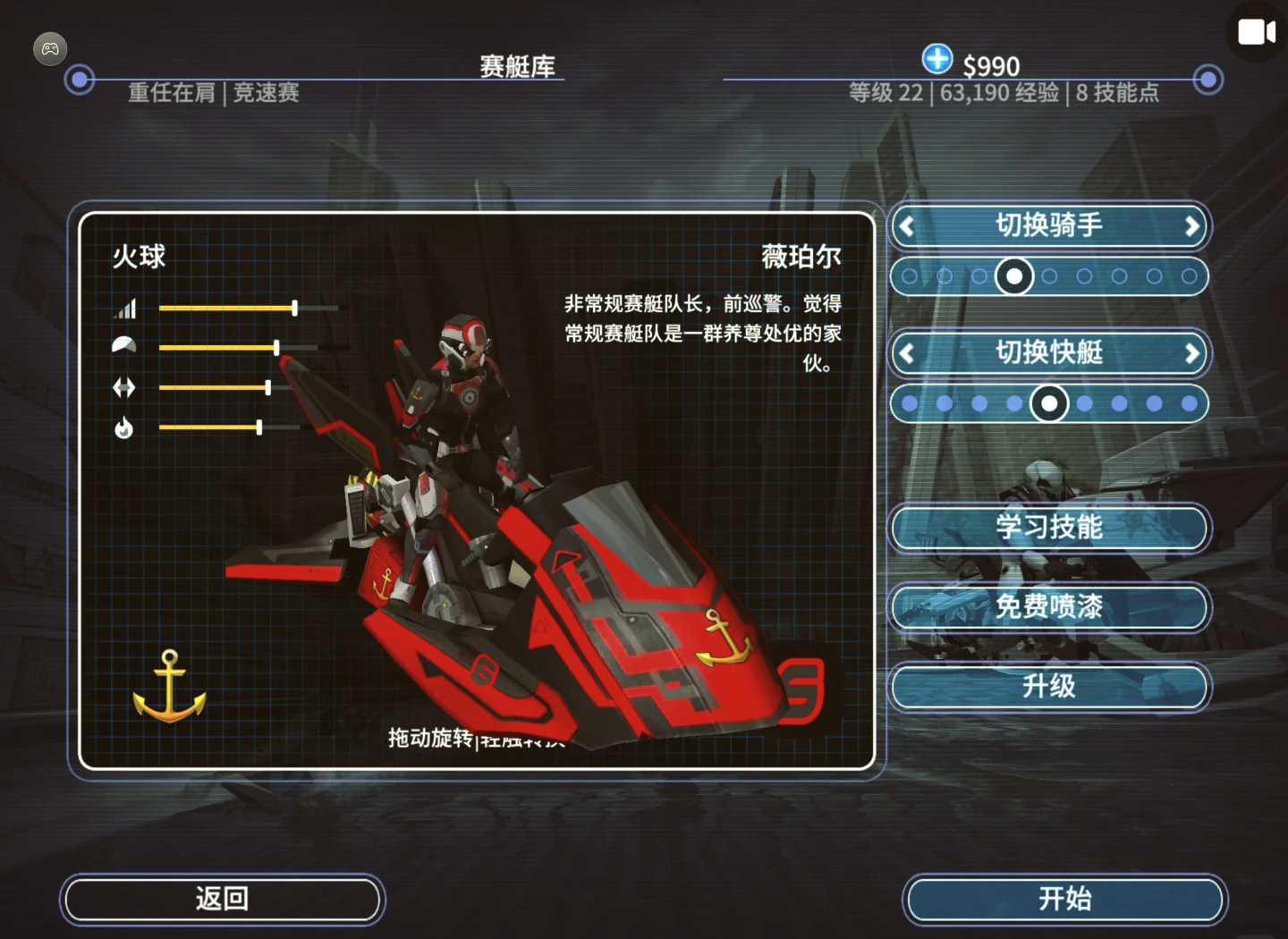The image size is (1288, 939).
Task: Select the first dot in the rider selector
Action: [910, 276]
